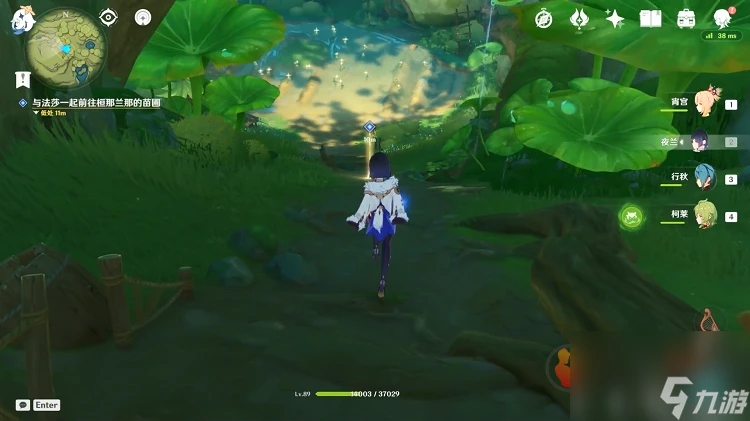Open the battle pass emblem icon
The width and height of the screenshot is (750, 421).
[580, 18]
